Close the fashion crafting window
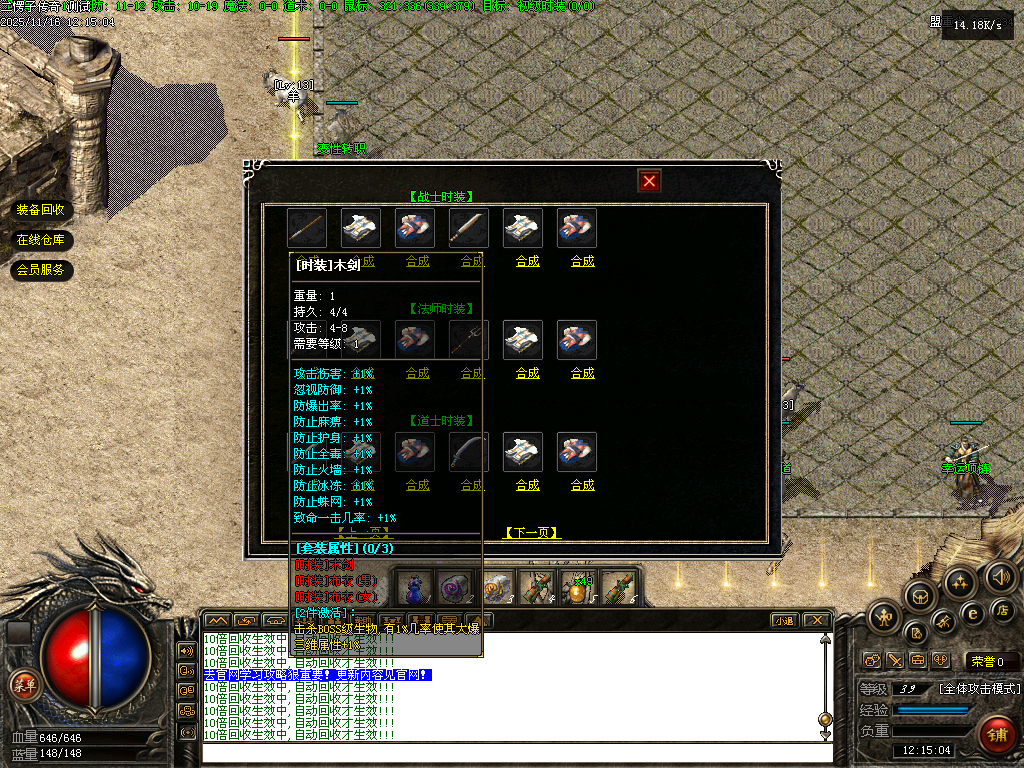 650,181
